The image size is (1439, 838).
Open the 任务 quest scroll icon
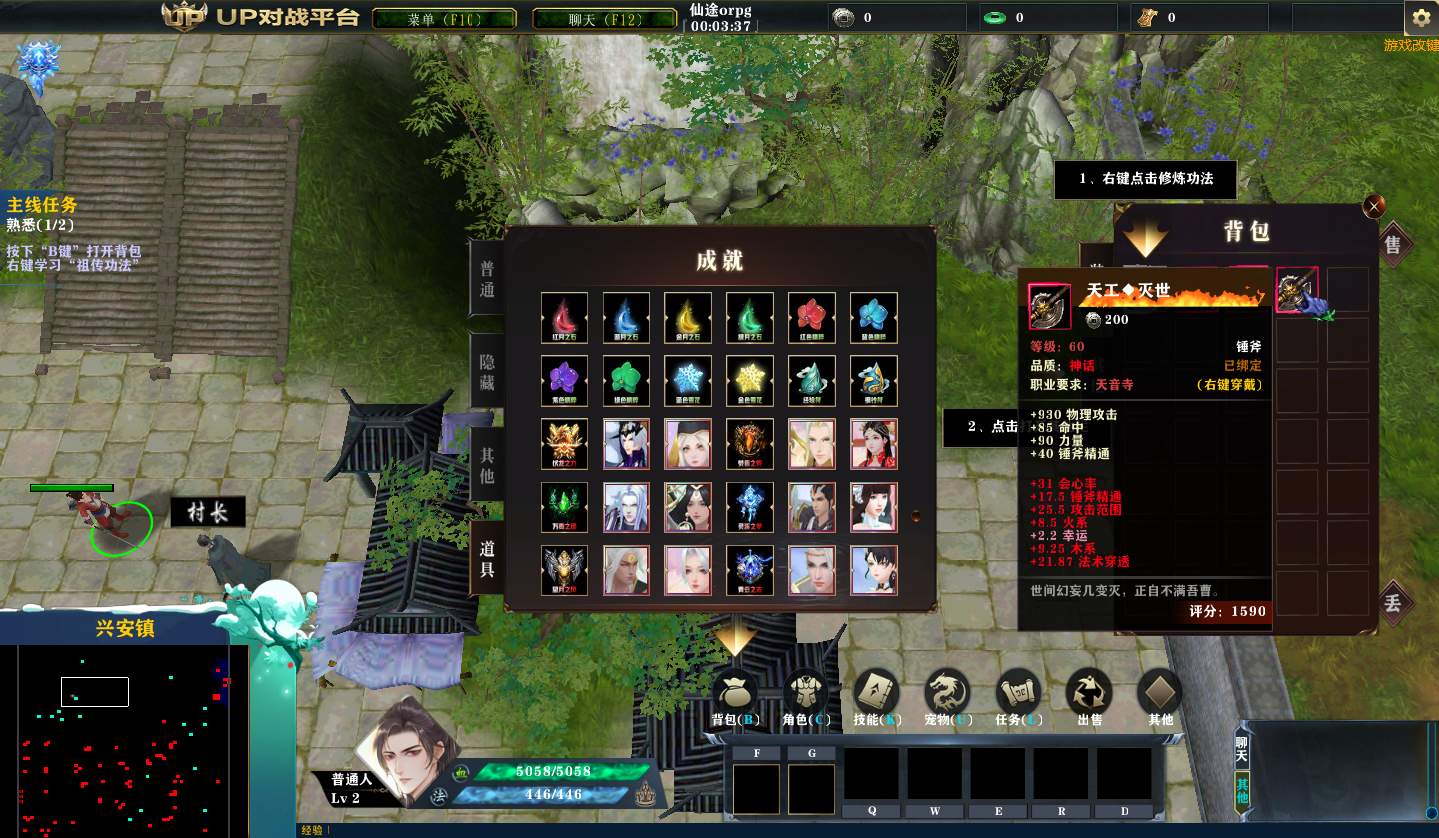(1019, 694)
